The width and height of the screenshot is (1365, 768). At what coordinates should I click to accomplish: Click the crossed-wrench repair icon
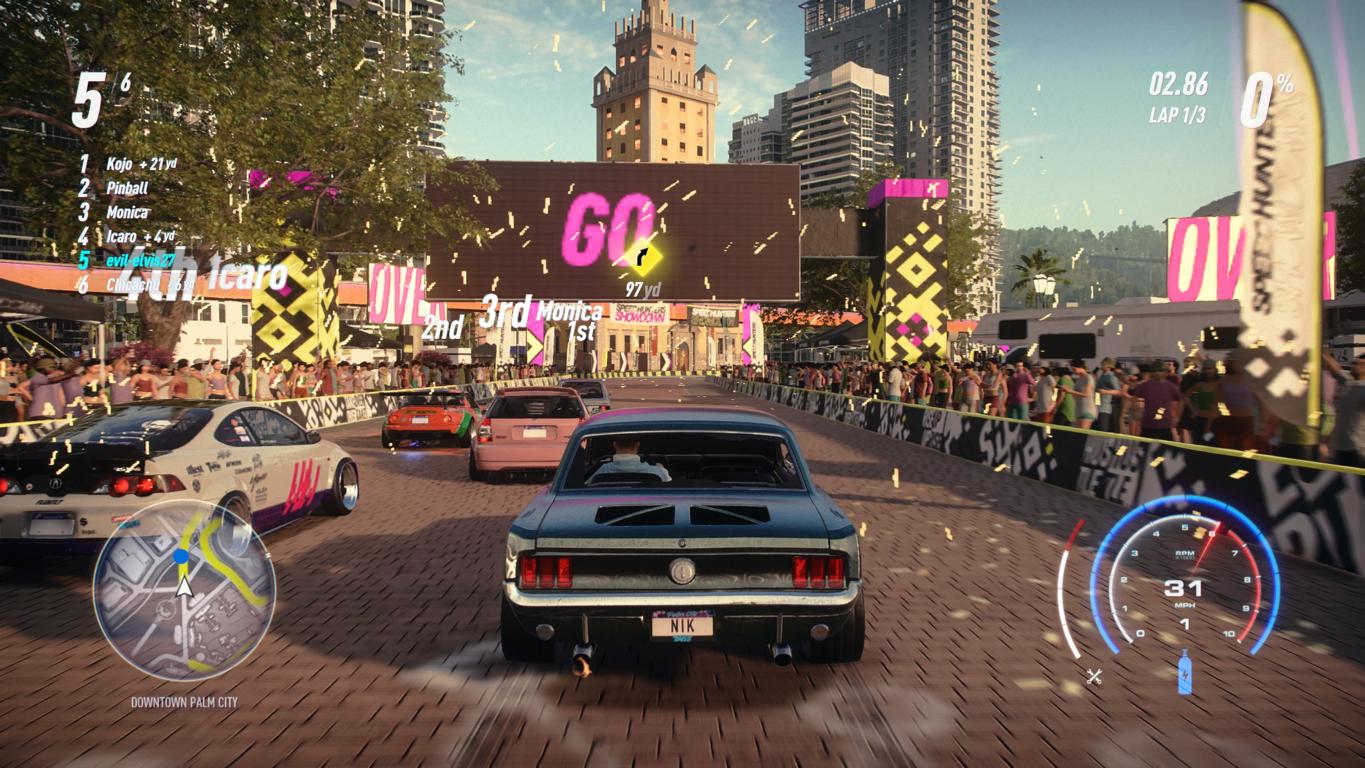pos(1094,676)
